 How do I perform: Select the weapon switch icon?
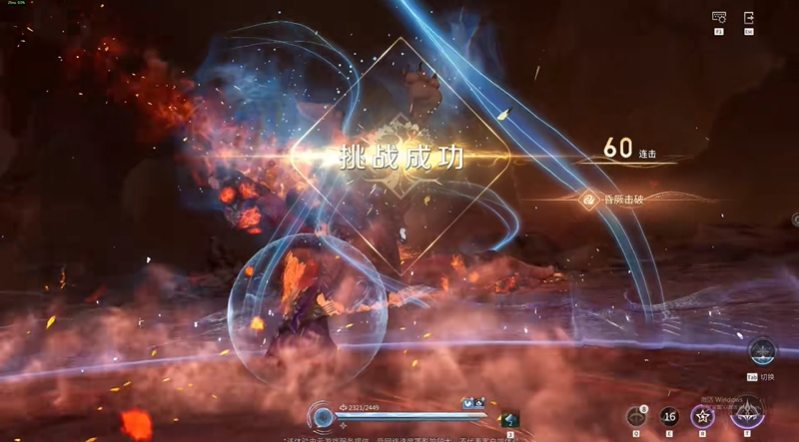click(x=761, y=352)
